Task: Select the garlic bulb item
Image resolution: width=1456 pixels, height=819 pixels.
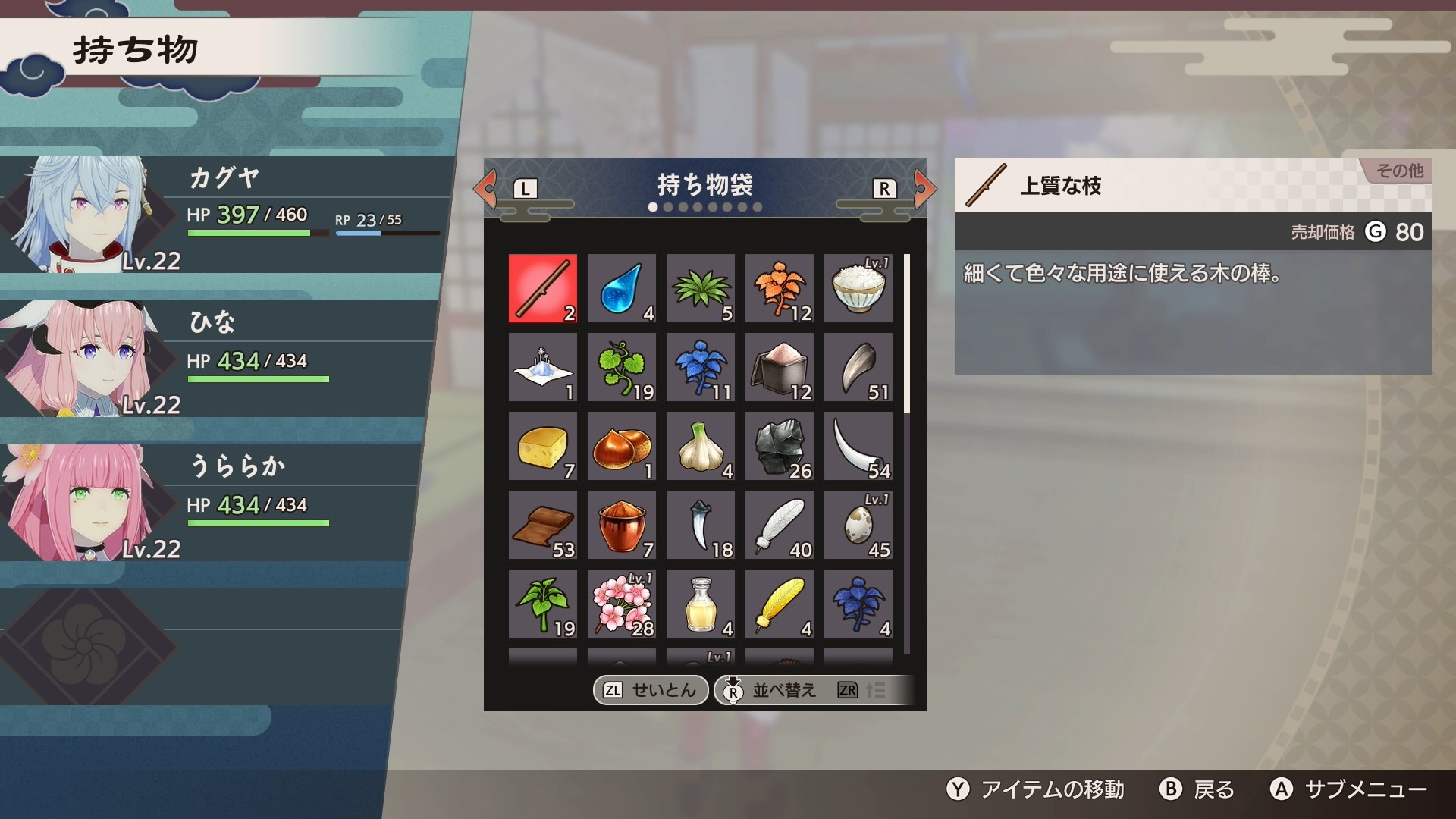Action: coord(700,446)
